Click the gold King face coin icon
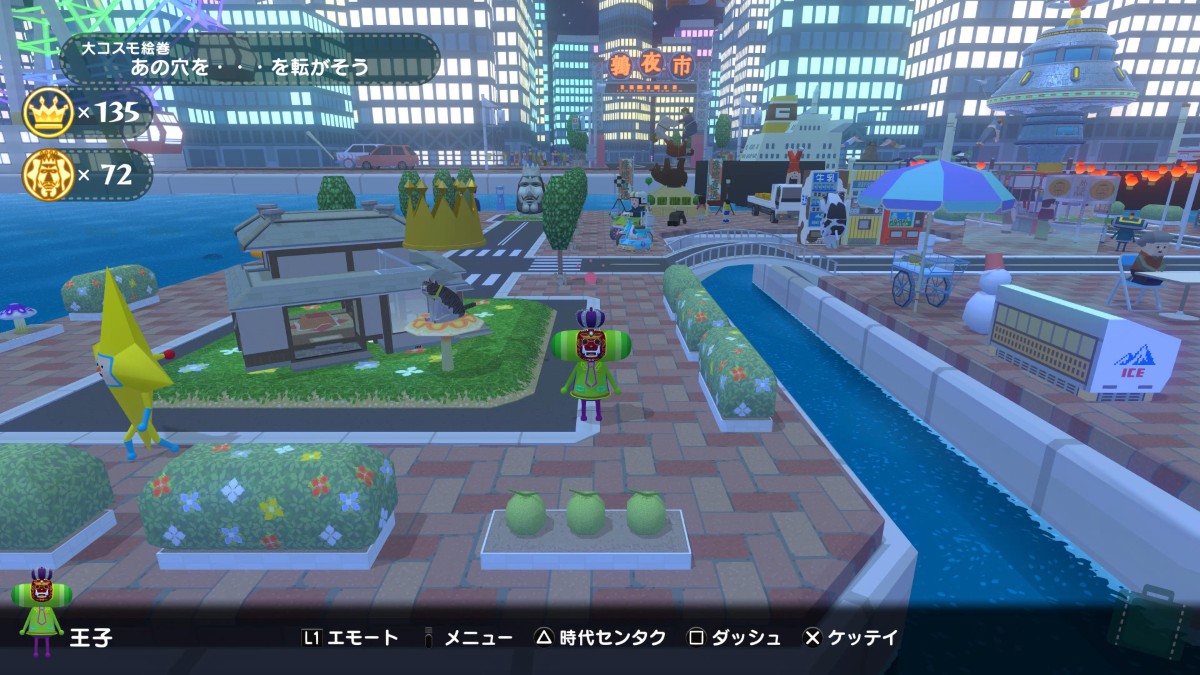Image resolution: width=1200 pixels, height=675 pixels. click(48, 175)
